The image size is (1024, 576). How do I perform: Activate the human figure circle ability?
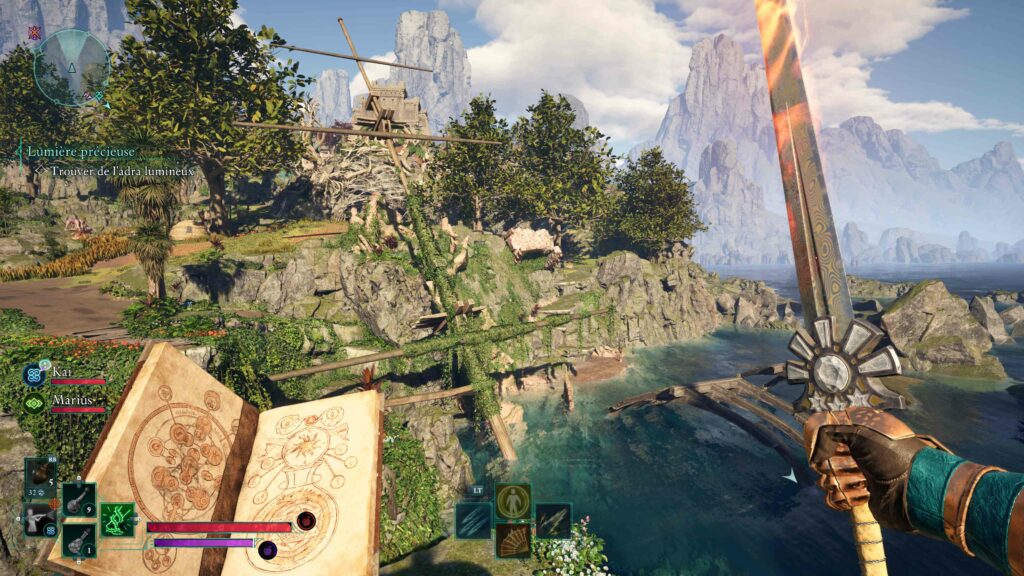point(513,501)
